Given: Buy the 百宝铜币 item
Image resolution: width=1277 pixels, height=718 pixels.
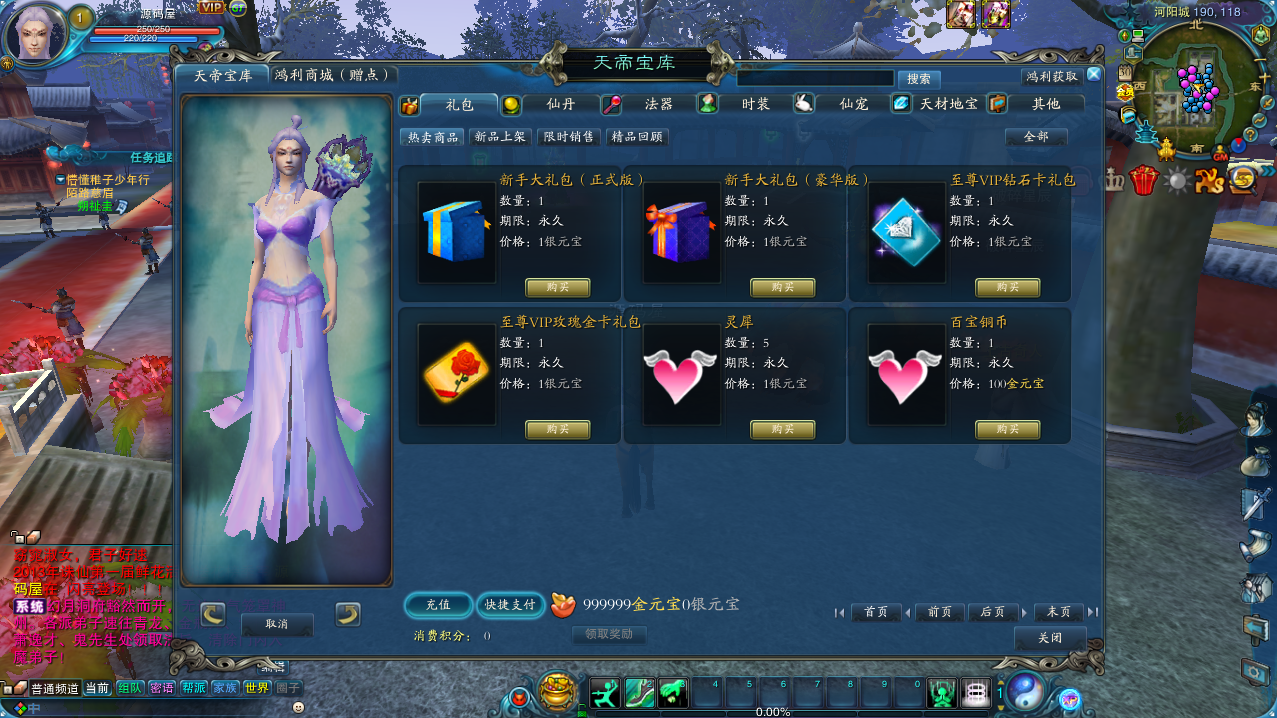Looking at the screenshot, I should 1007,430.
